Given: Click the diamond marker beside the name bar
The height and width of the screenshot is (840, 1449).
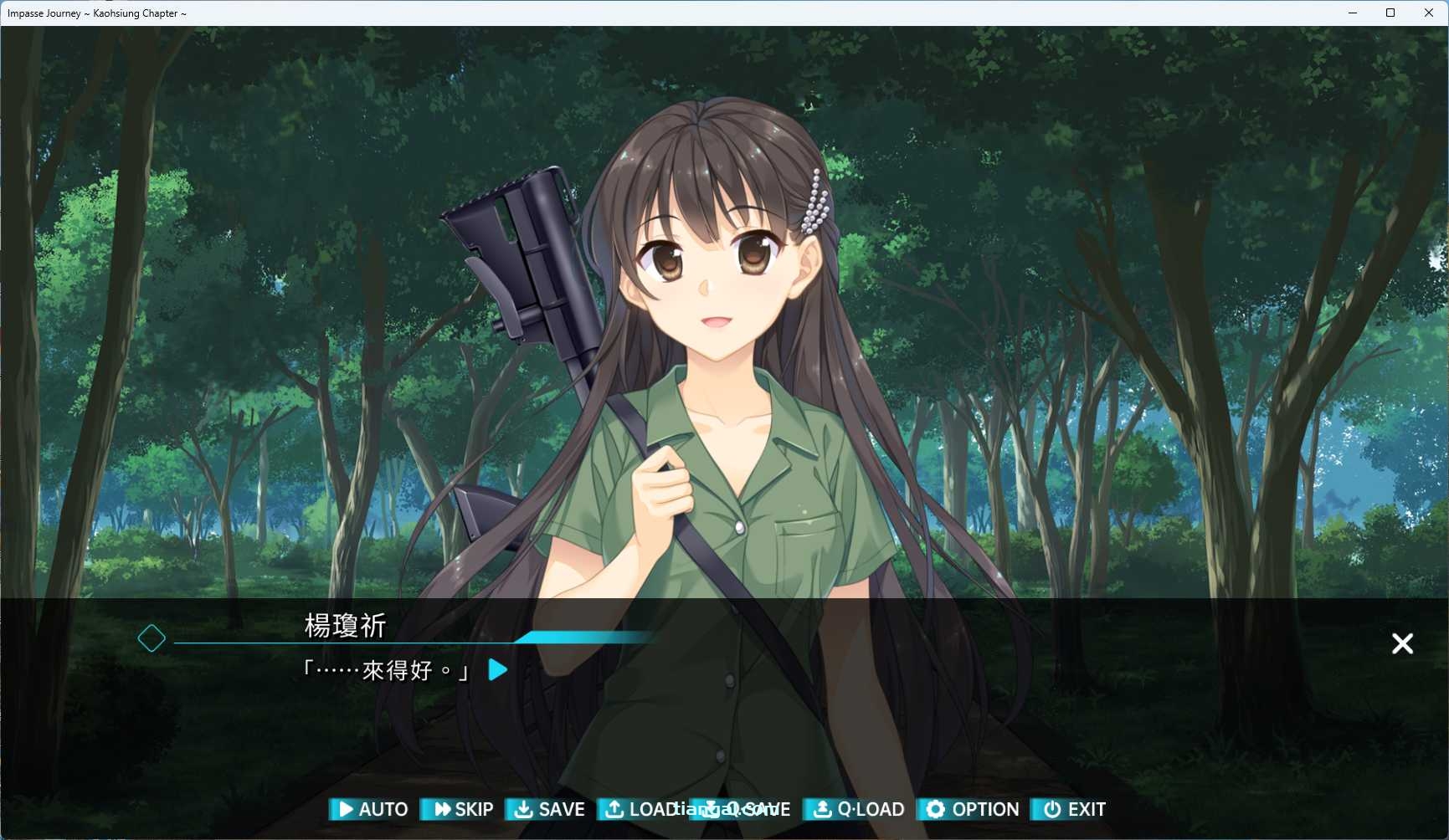Looking at the screenshot, I should 152,638.
